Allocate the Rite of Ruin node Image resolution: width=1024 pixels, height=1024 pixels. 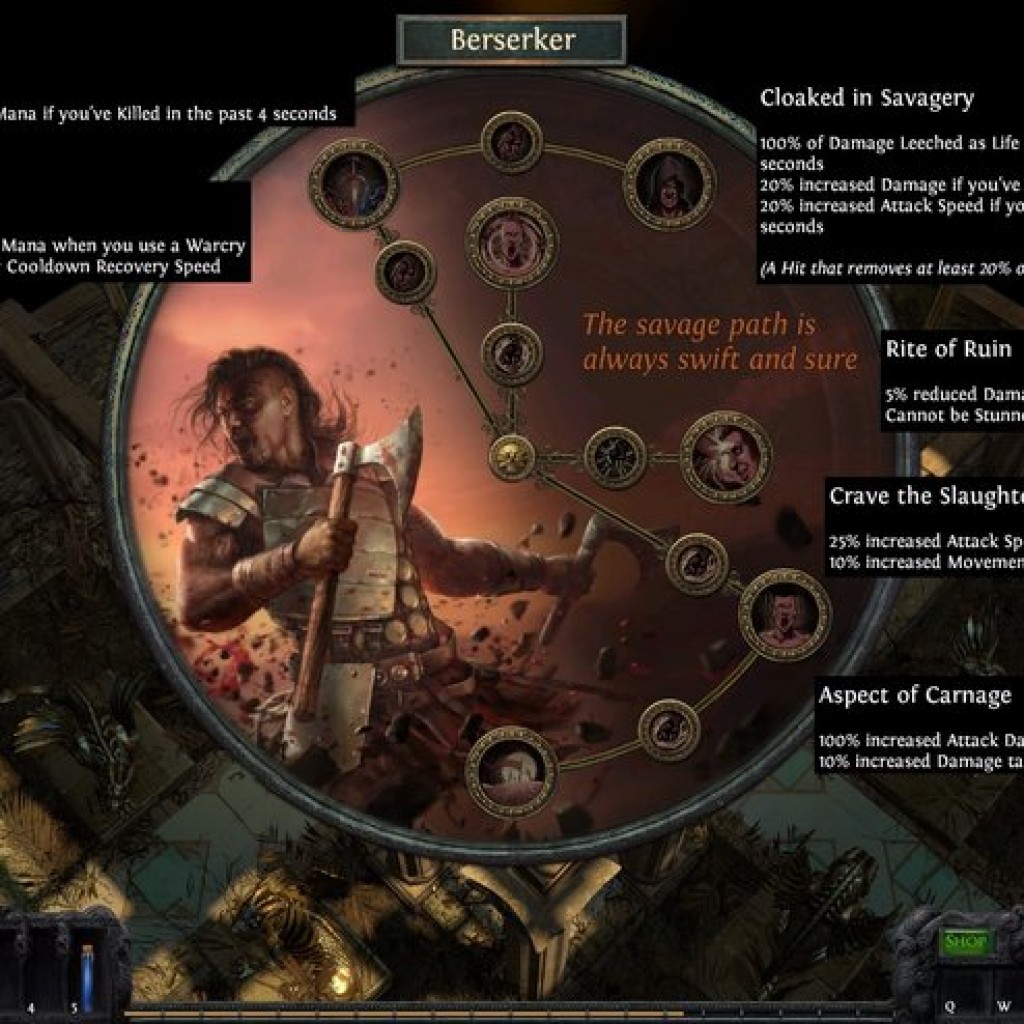(726, 457)
